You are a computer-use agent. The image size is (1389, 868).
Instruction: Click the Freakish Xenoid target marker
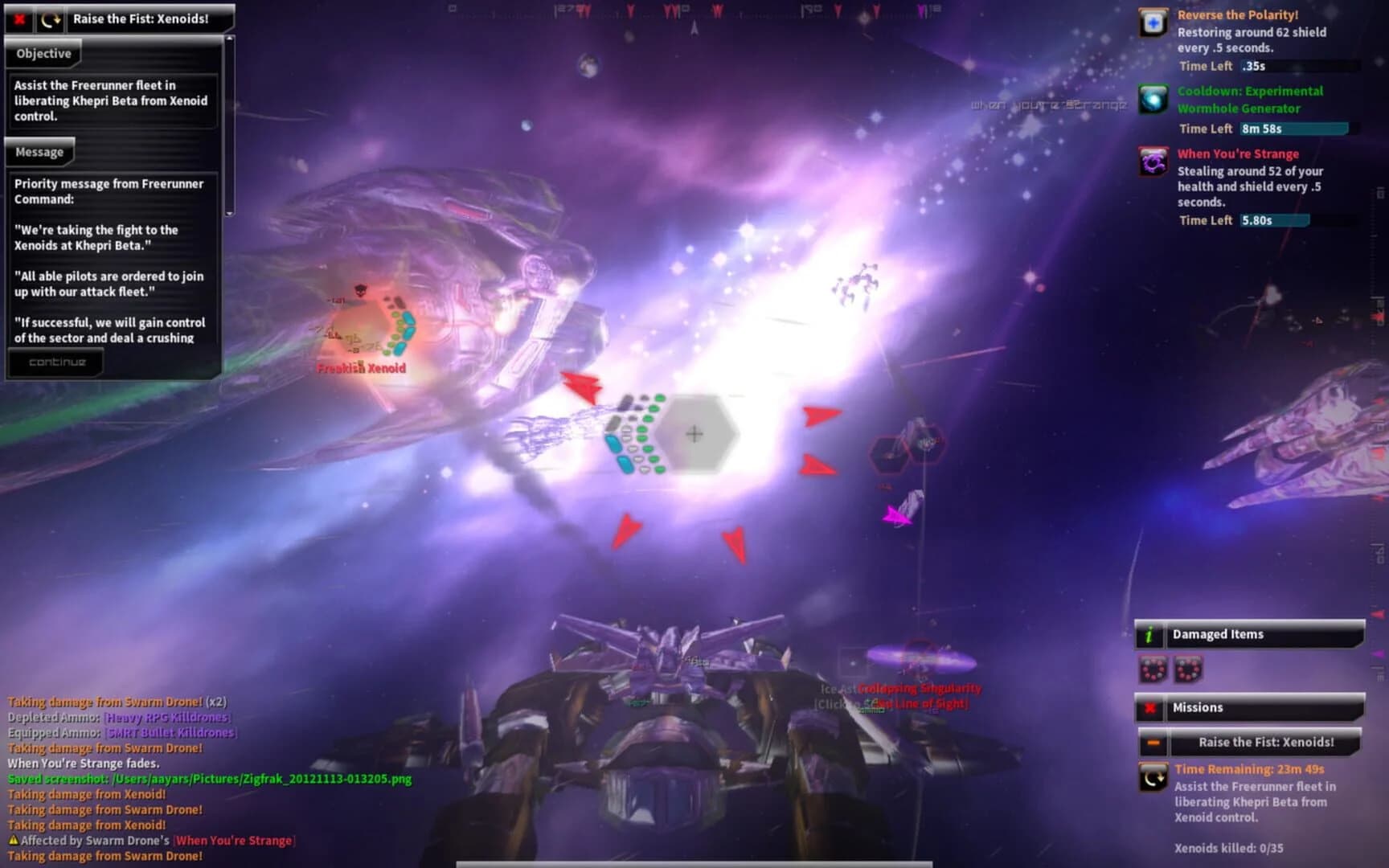pyautogui.click(x=361, y=368)
